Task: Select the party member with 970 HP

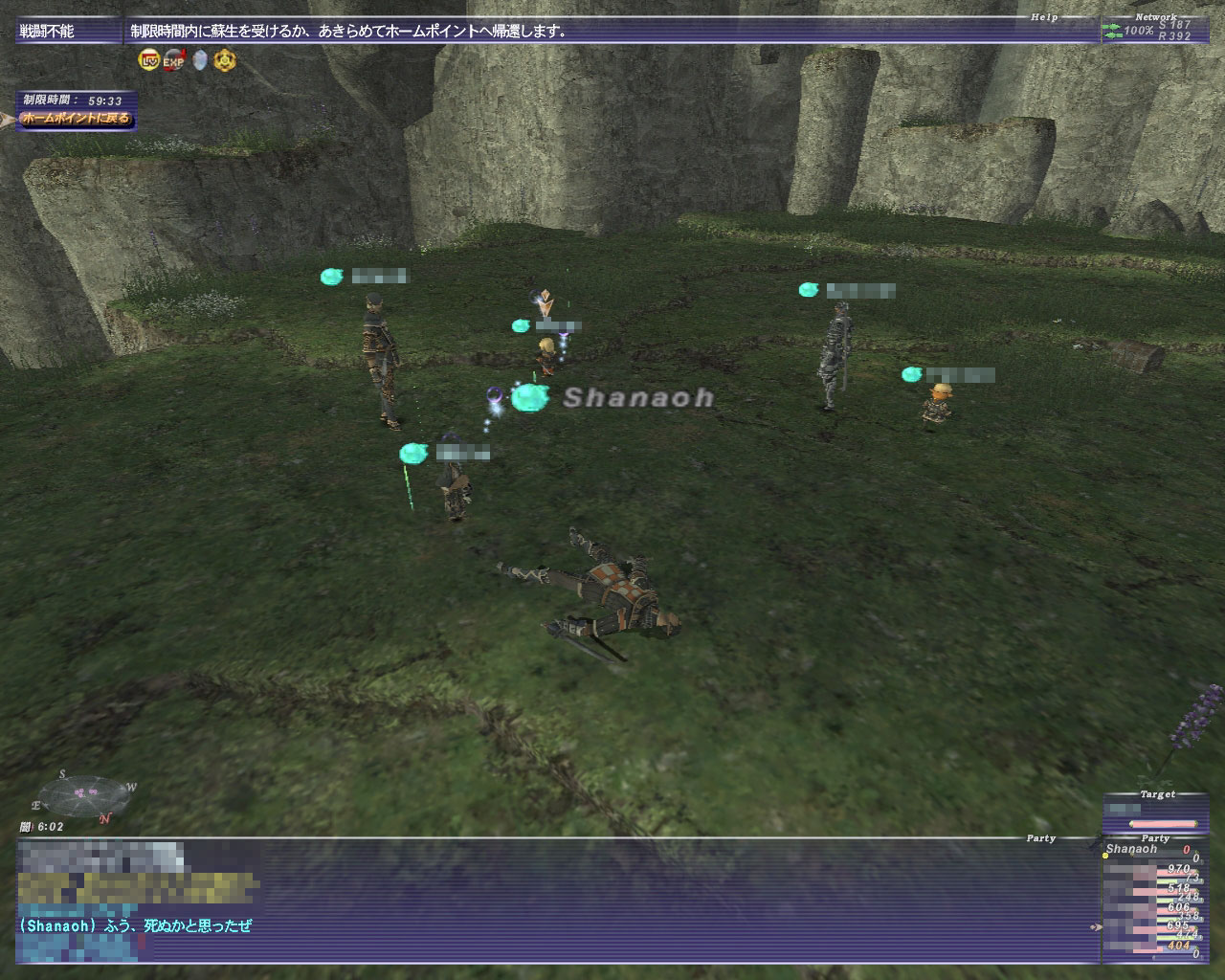Action: 1148,870
